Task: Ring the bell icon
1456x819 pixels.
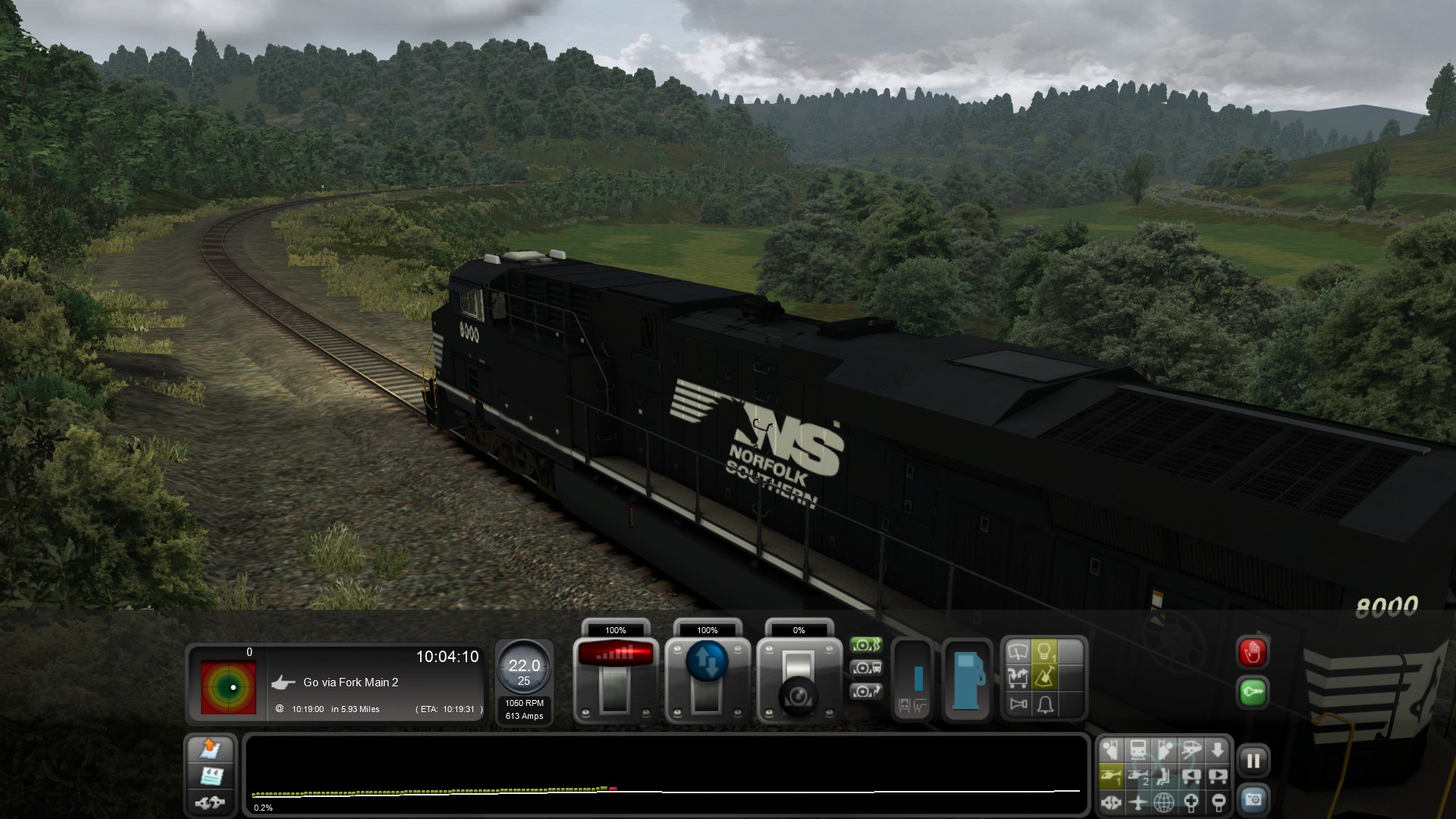Action: tap(1045, 704)
